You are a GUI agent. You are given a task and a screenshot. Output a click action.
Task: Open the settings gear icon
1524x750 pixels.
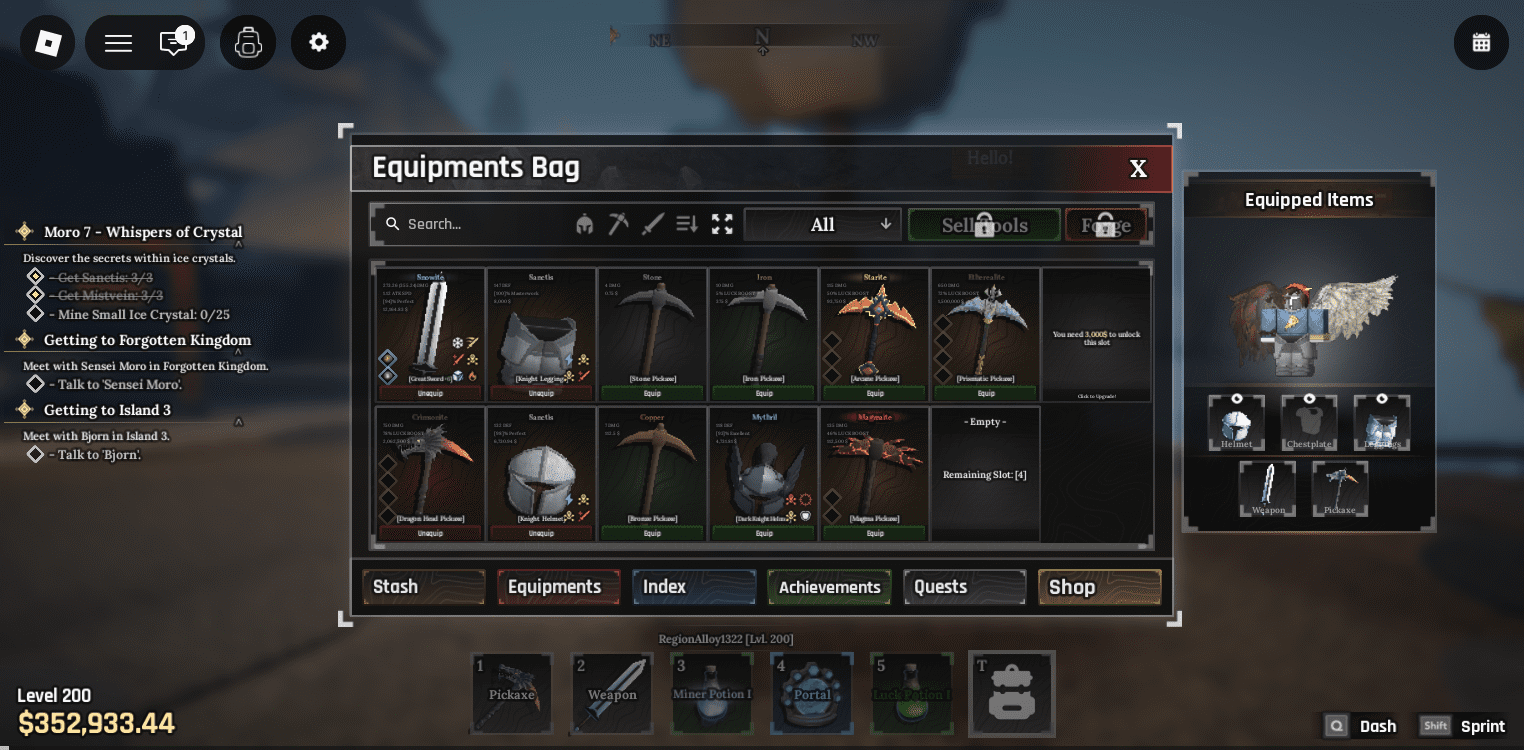(318, 42)
